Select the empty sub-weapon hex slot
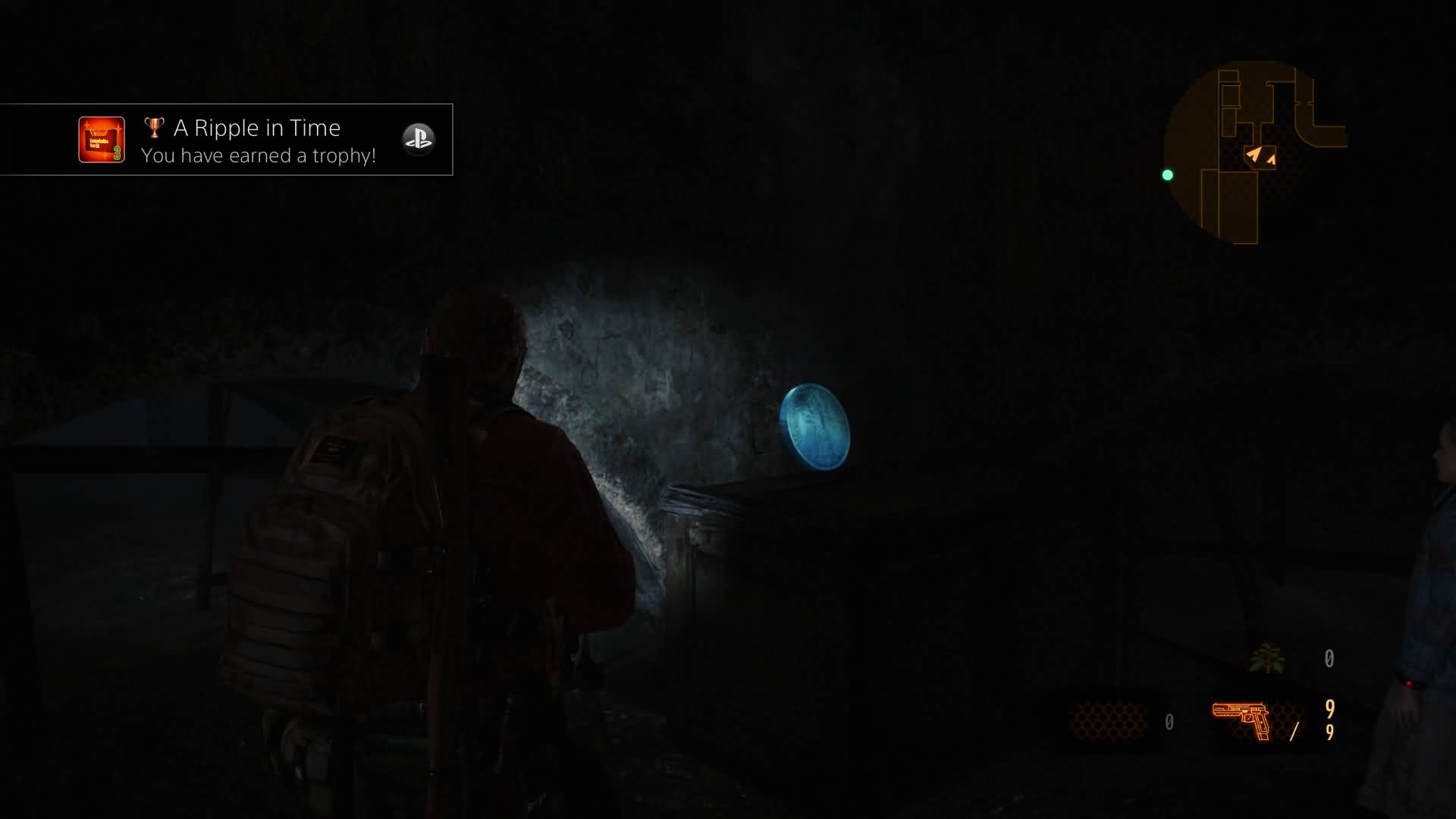The height and width of the screenshot is (819, 1456). pyautogui.click(x=1109, y=720)
